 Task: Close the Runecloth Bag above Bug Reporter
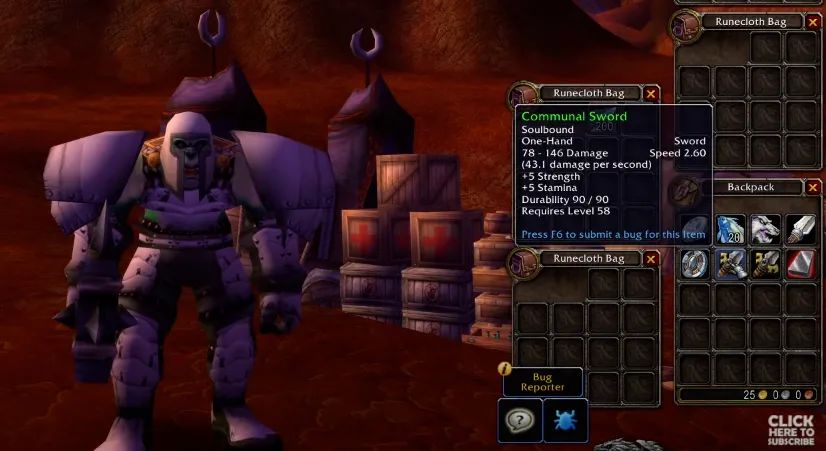click(x=651, y=259)
